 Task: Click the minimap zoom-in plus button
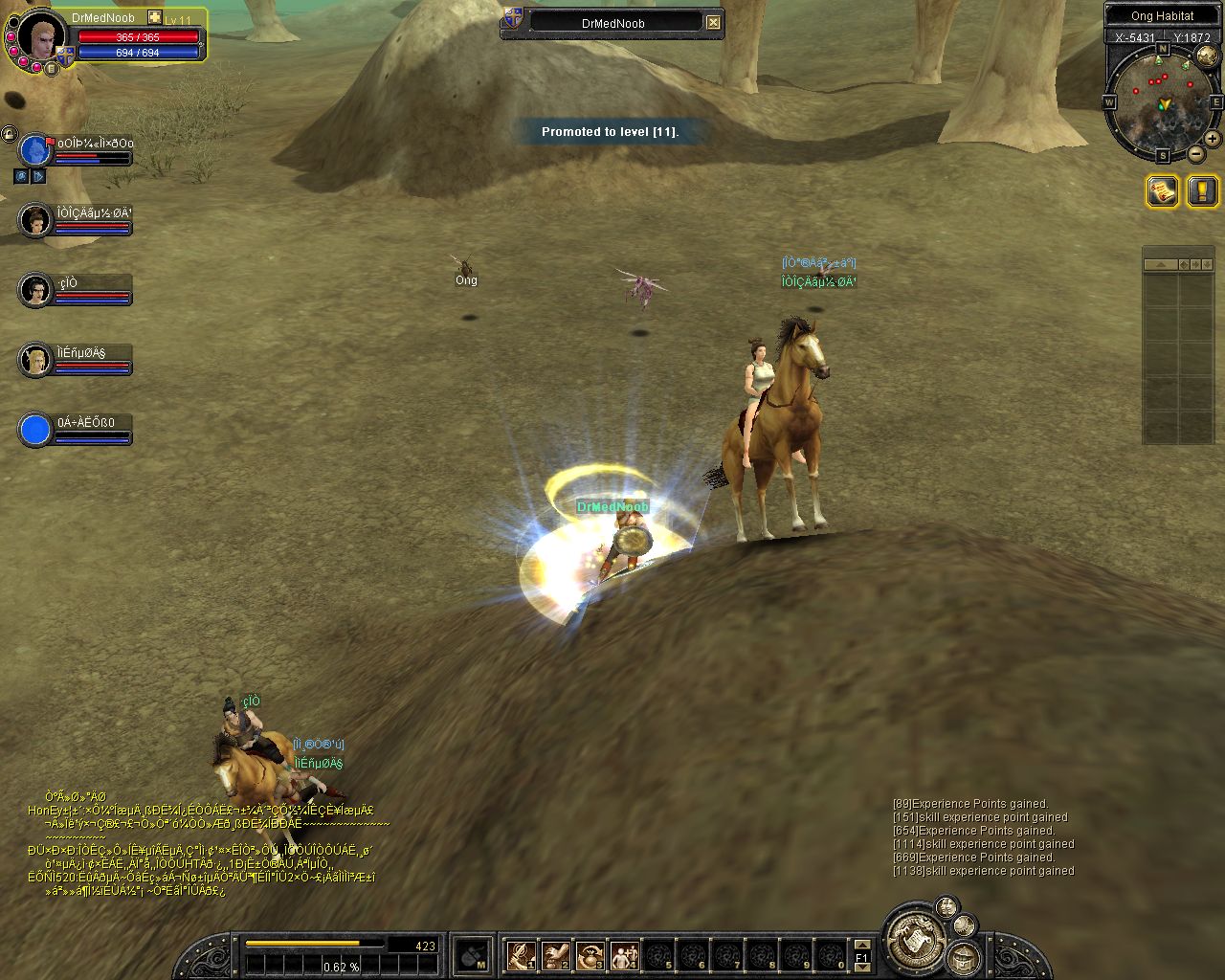(1214, 140)
